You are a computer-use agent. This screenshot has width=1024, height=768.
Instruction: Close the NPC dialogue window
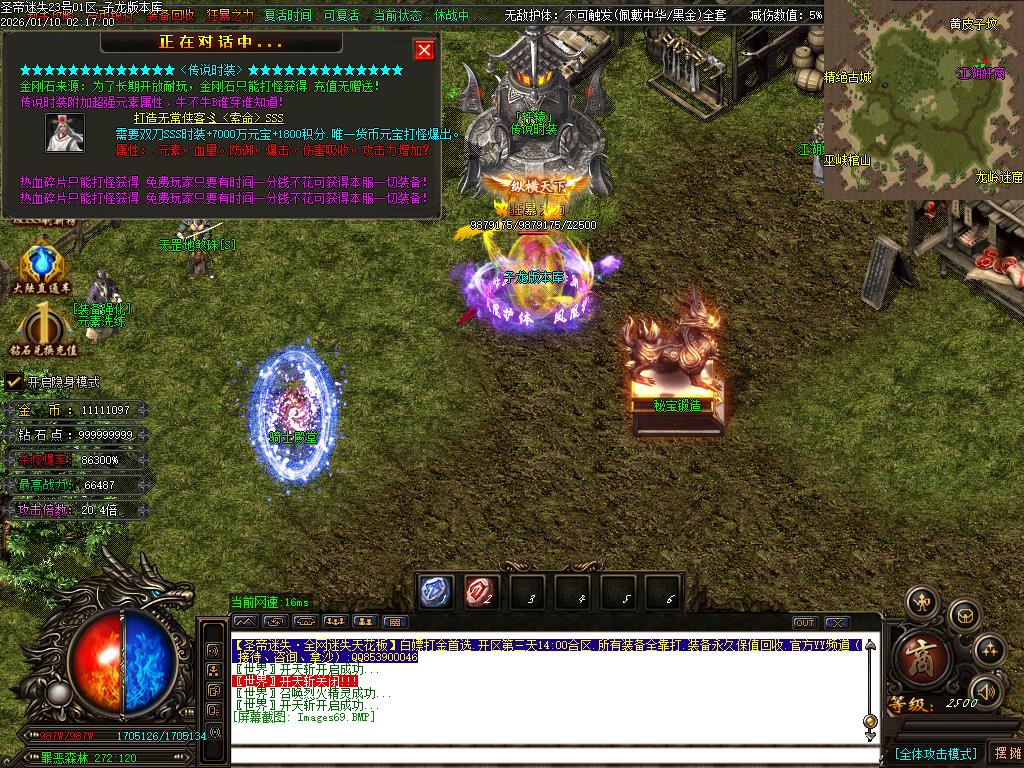click(x=424, y=49)
